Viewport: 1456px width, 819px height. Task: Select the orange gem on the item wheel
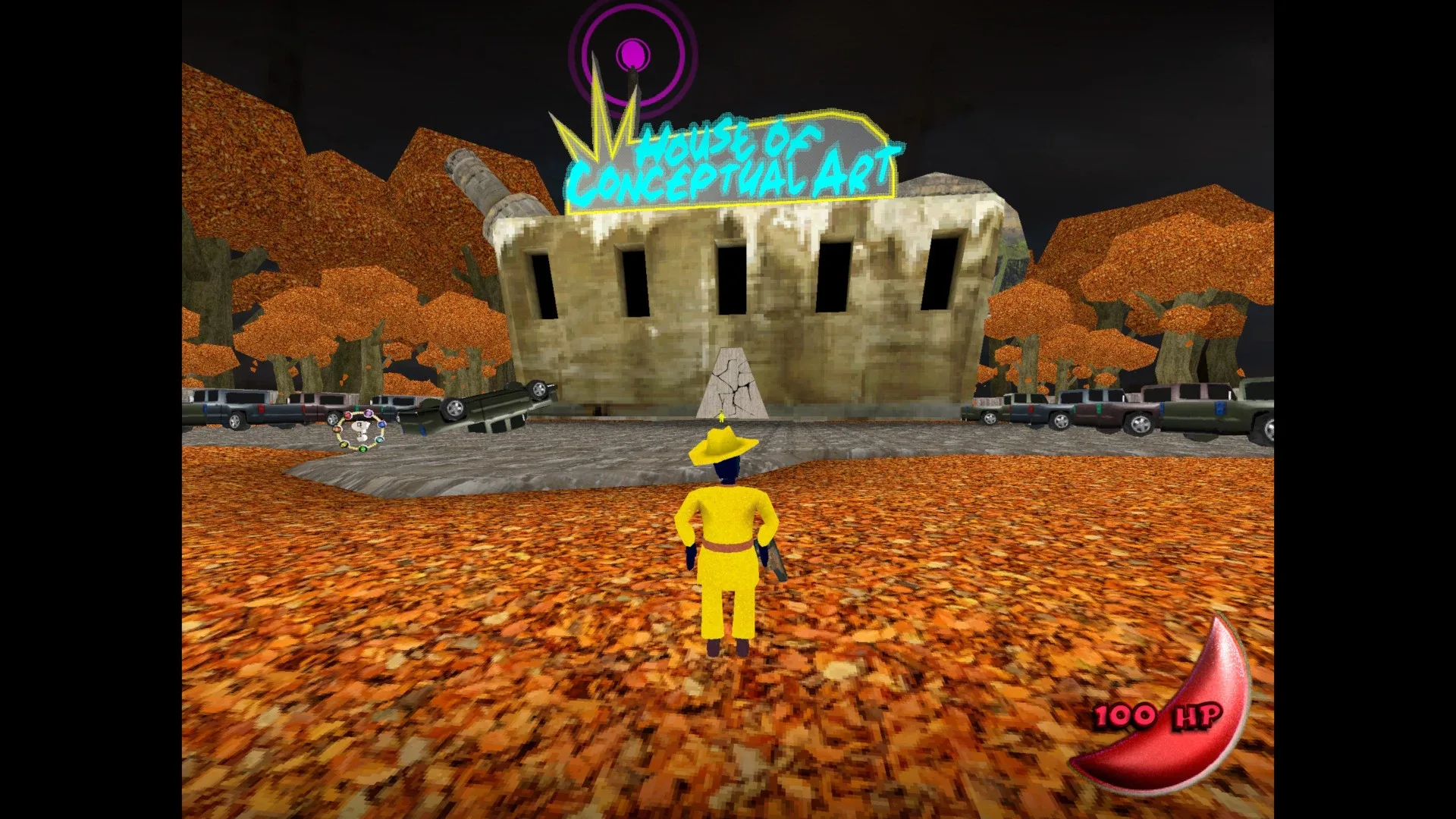337,429
